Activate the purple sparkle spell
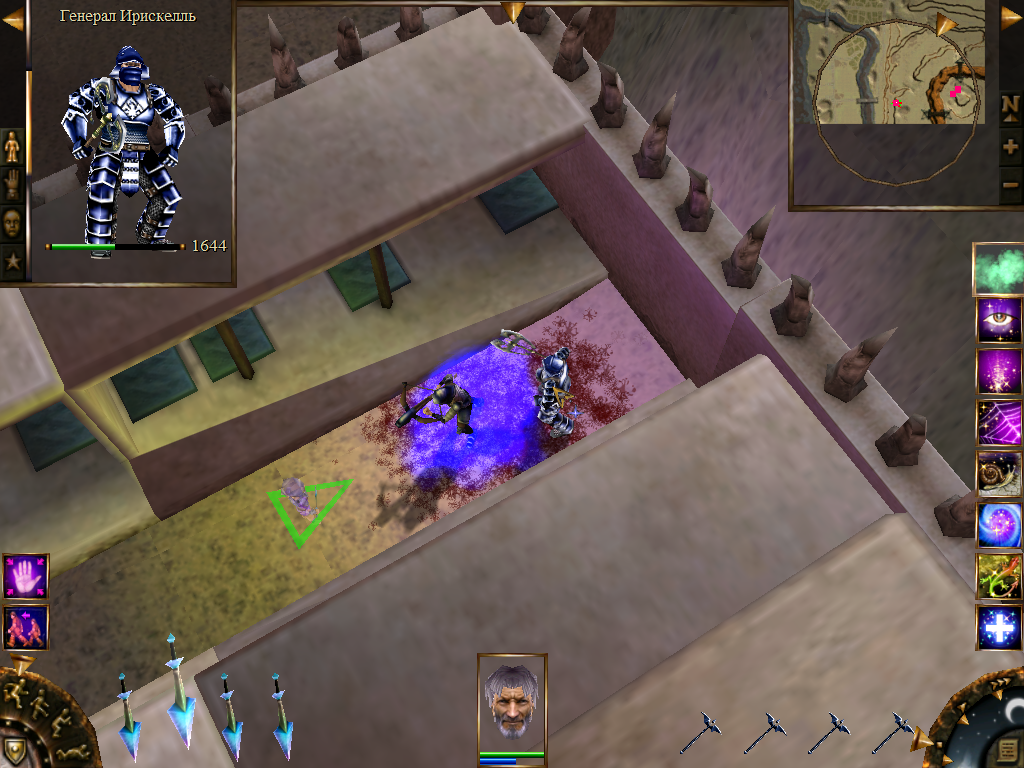Screen dimensions: 1024x768 (998, 371)
